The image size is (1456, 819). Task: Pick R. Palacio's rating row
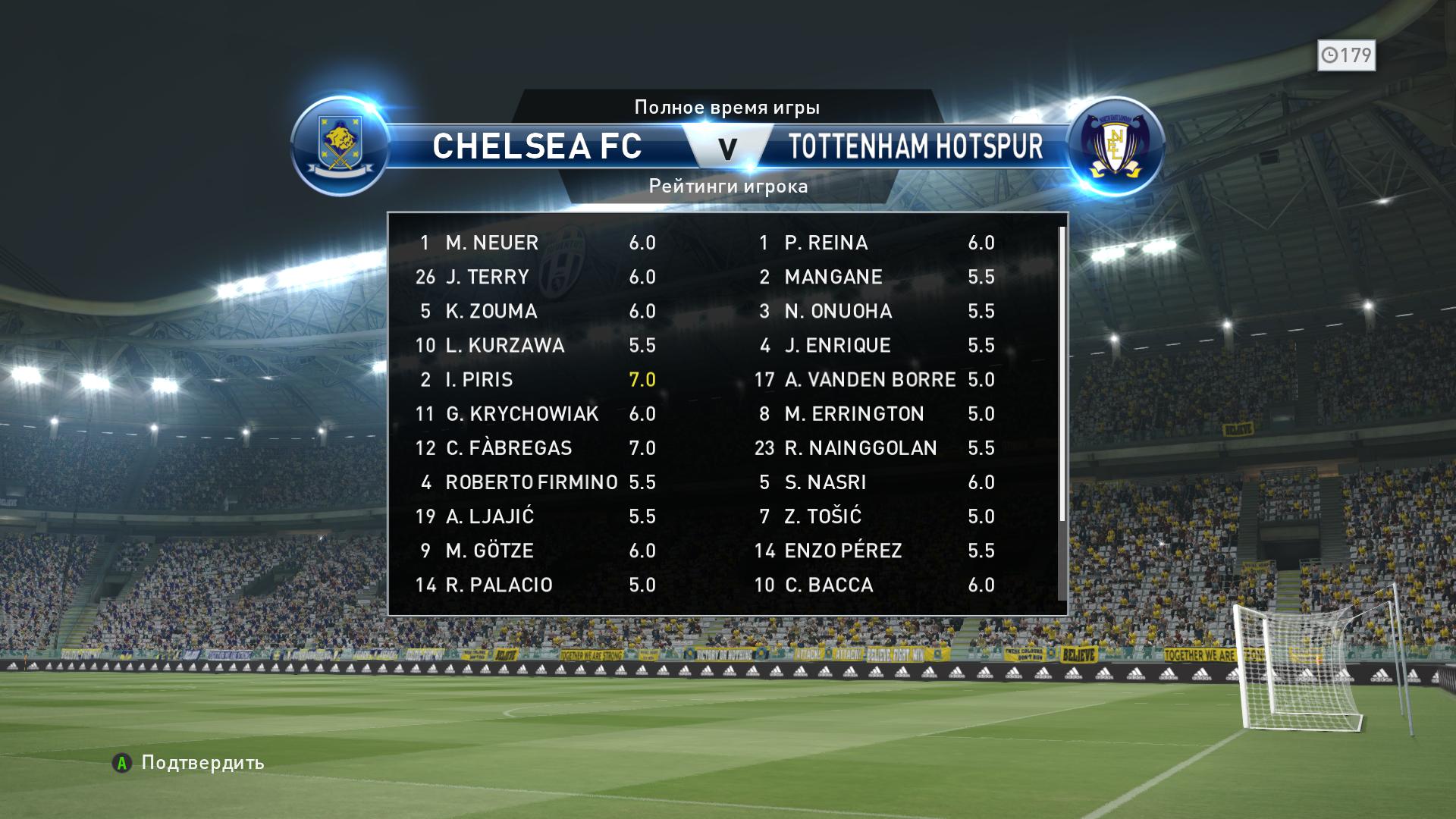[535, 585]
